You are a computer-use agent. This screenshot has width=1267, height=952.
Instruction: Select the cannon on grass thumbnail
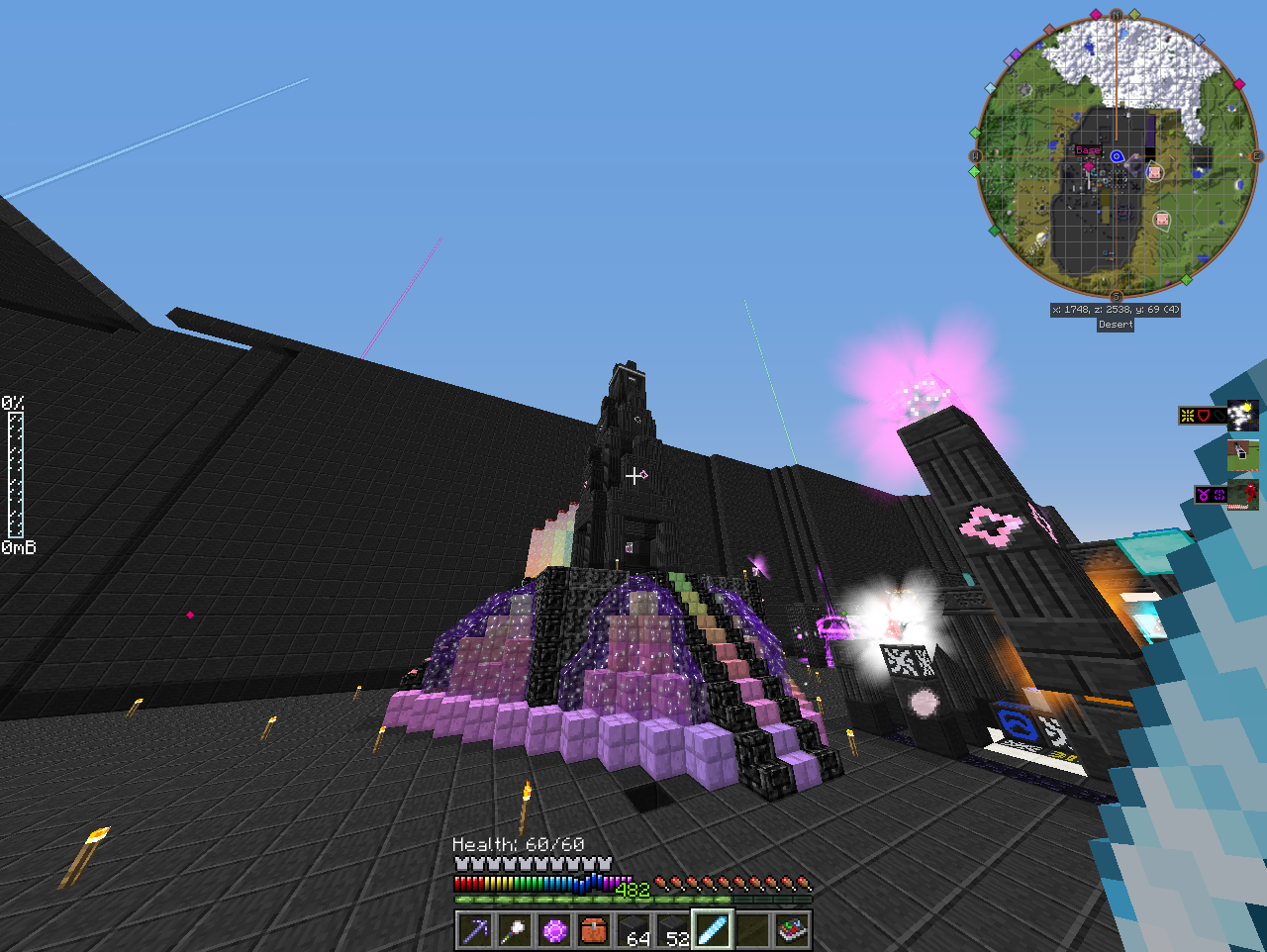point(1243,455)
